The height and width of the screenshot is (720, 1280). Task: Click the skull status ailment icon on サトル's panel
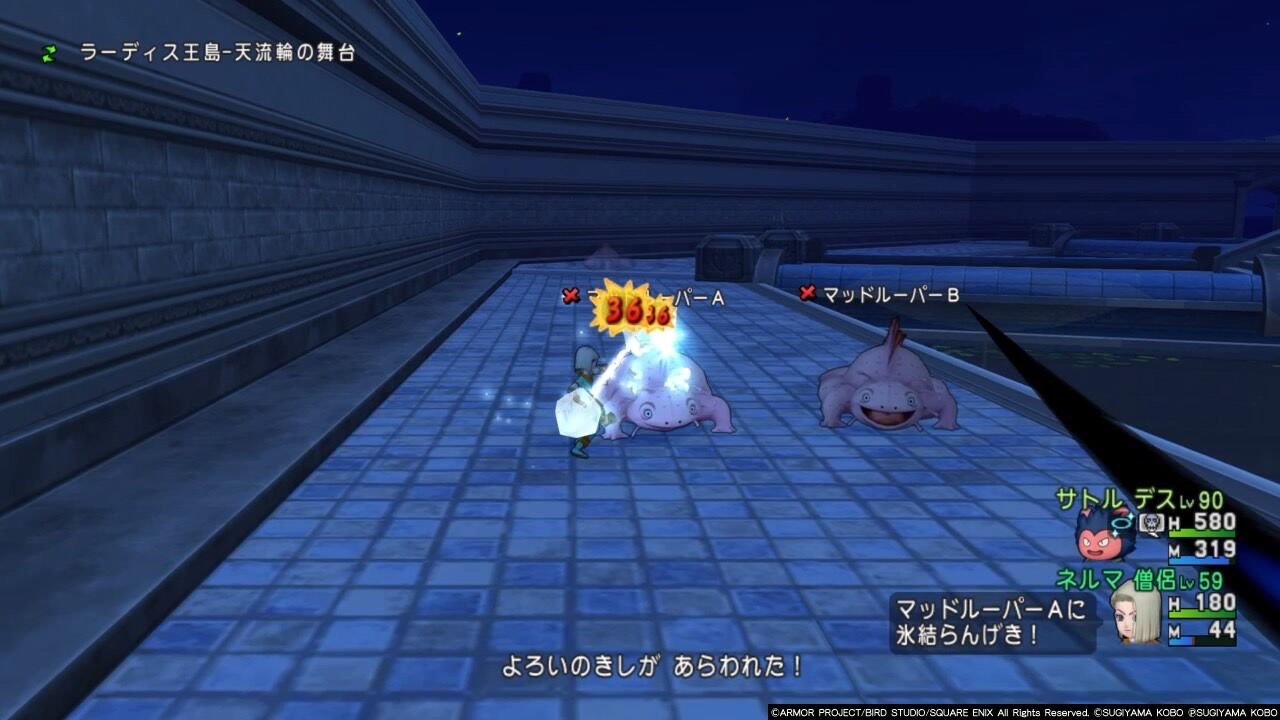pyautogui.click(x=1151, y=524)
